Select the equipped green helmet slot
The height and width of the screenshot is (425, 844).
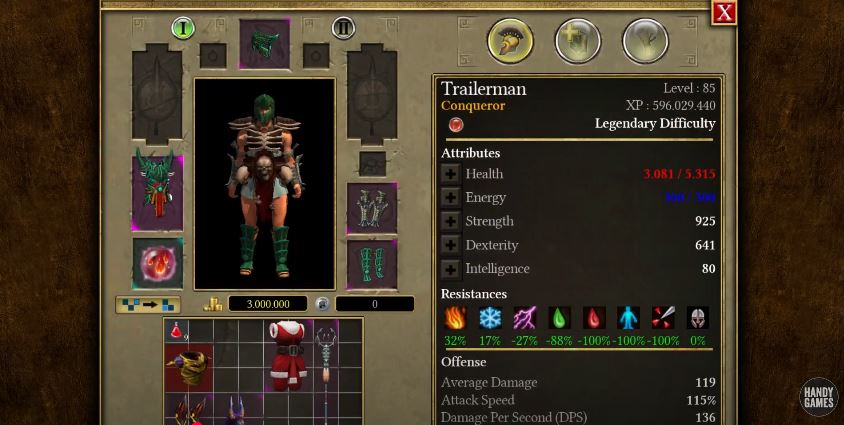264,45
